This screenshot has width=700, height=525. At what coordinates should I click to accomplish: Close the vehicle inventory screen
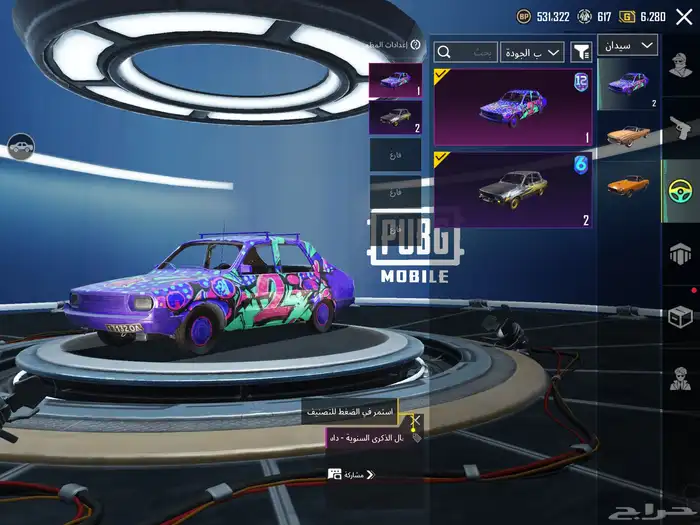pos(684,17)
